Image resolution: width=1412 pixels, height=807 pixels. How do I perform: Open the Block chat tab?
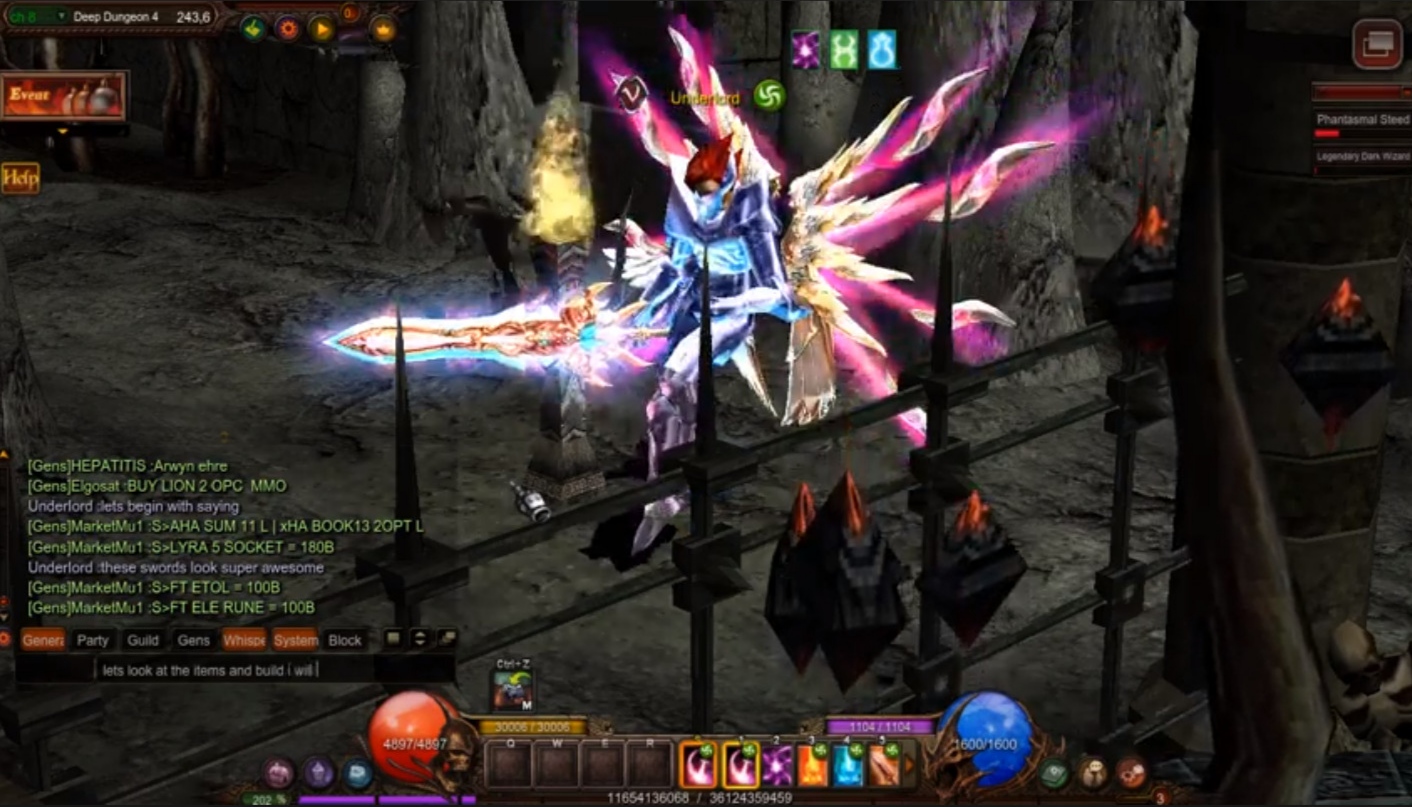345,640
